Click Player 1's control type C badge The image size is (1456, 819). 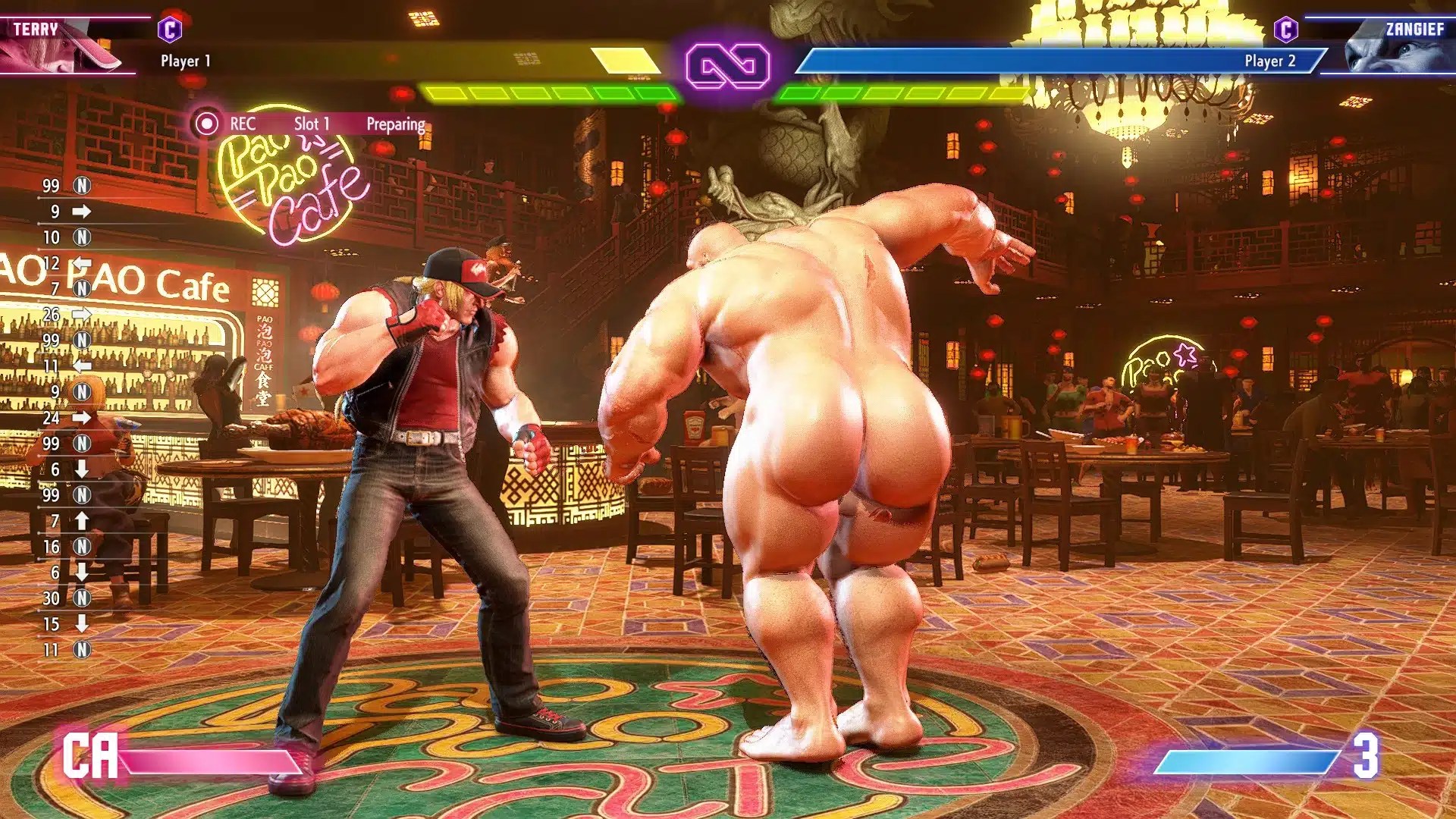coord(170,30)
